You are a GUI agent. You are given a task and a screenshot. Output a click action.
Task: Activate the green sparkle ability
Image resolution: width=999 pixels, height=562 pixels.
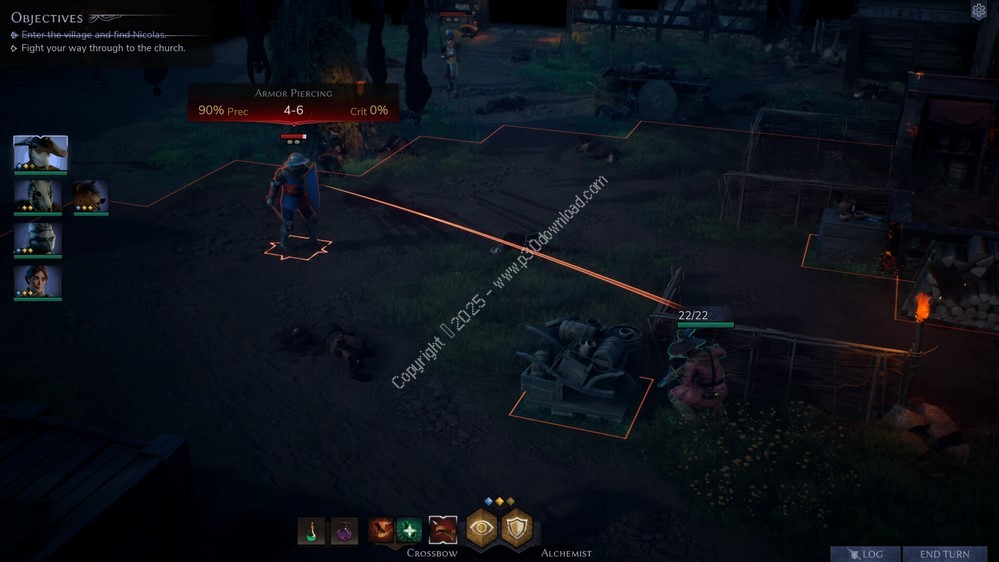(x=408, y=531)
